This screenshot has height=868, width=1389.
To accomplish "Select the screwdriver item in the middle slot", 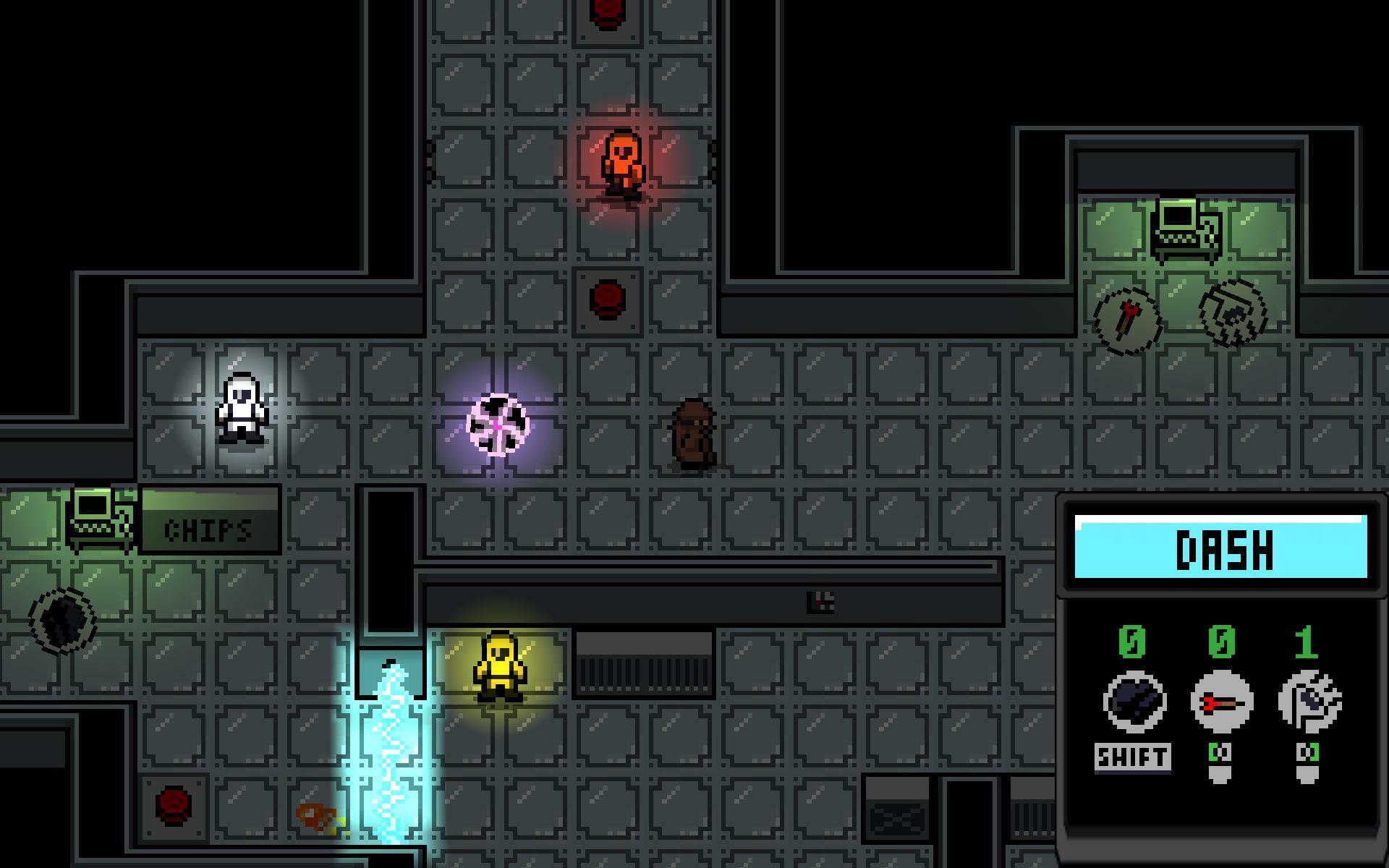I will [1223, 702].
